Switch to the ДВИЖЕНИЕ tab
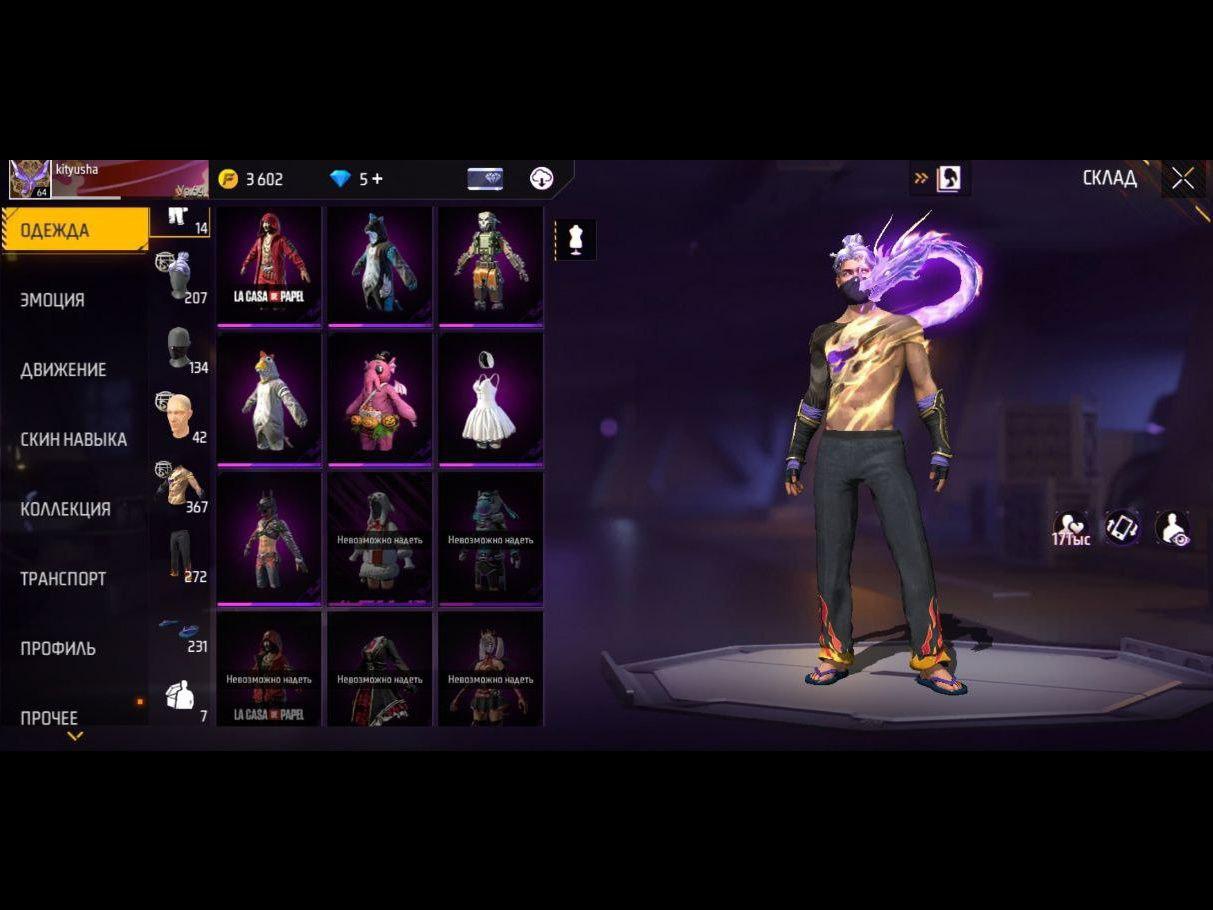 point(63,370)
